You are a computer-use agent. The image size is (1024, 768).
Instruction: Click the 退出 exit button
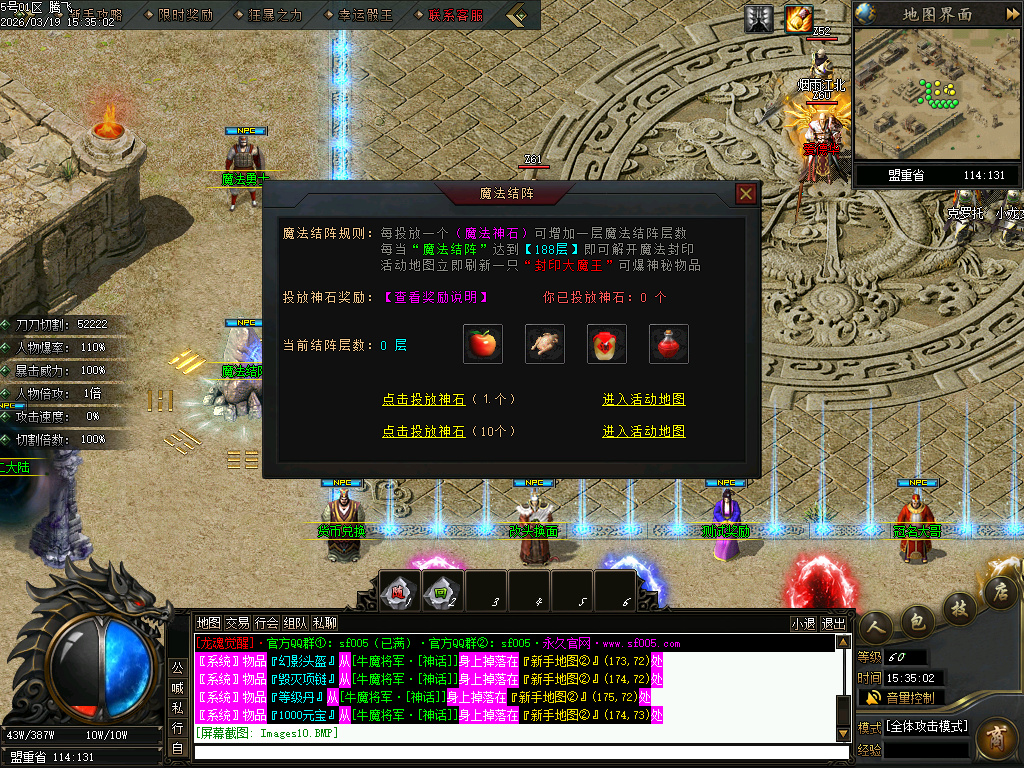point(833,623)
